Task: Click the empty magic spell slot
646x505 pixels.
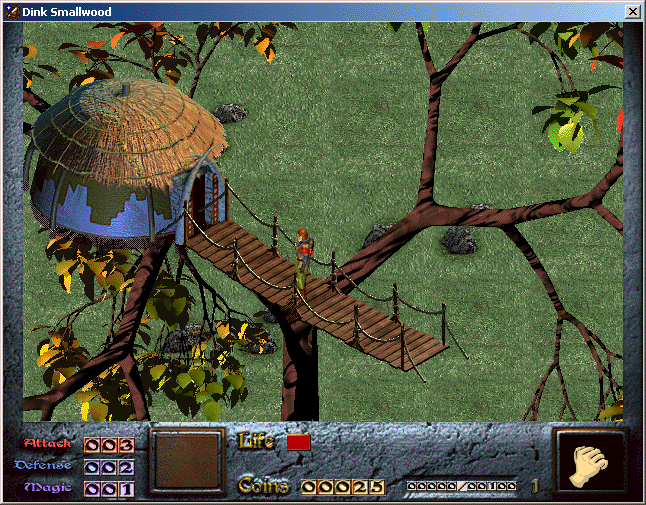Action: 188,461
